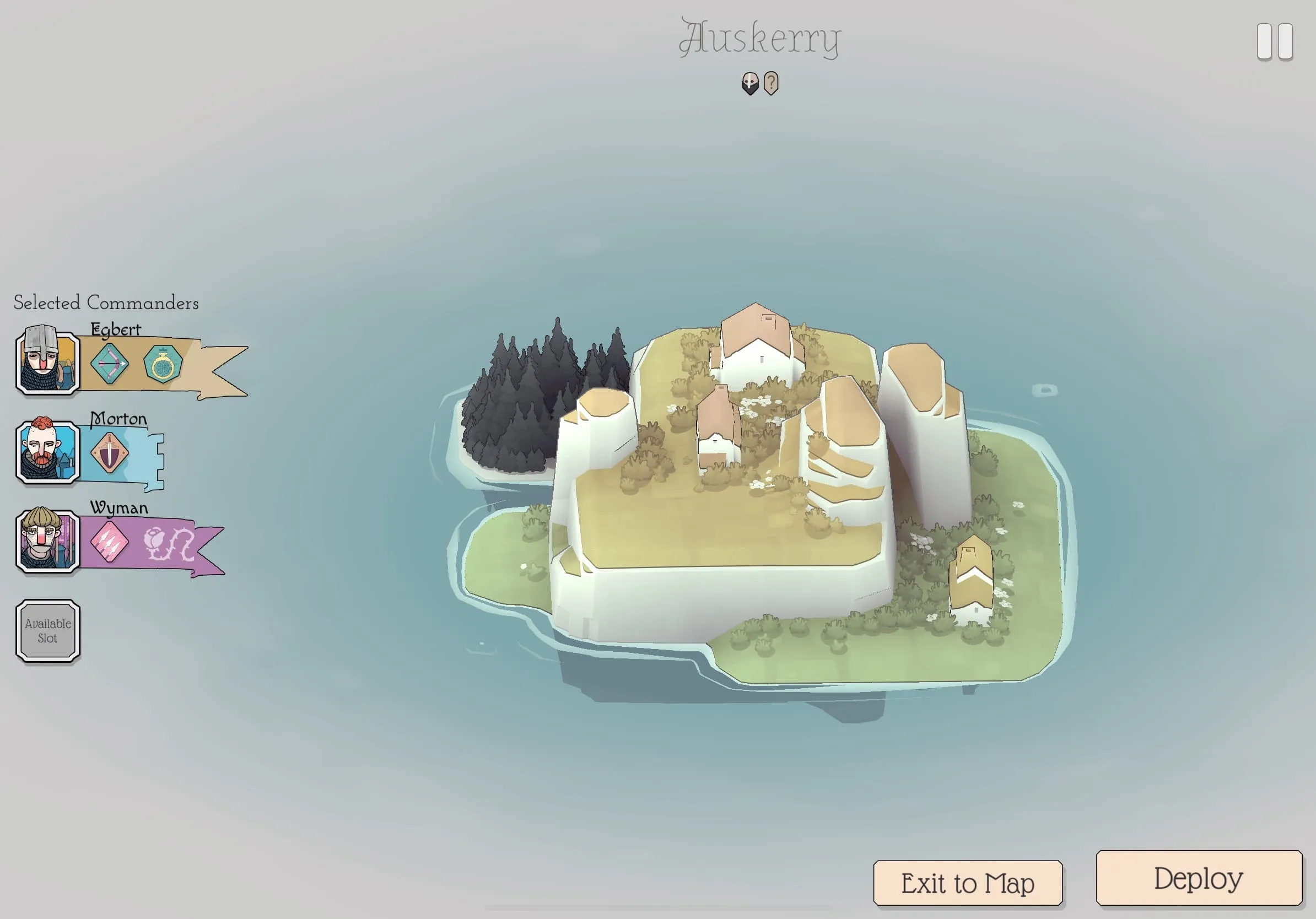Select Egbert's archer bow class icon
Screen dimensions: 1316x919
click(x=111, y=364)
